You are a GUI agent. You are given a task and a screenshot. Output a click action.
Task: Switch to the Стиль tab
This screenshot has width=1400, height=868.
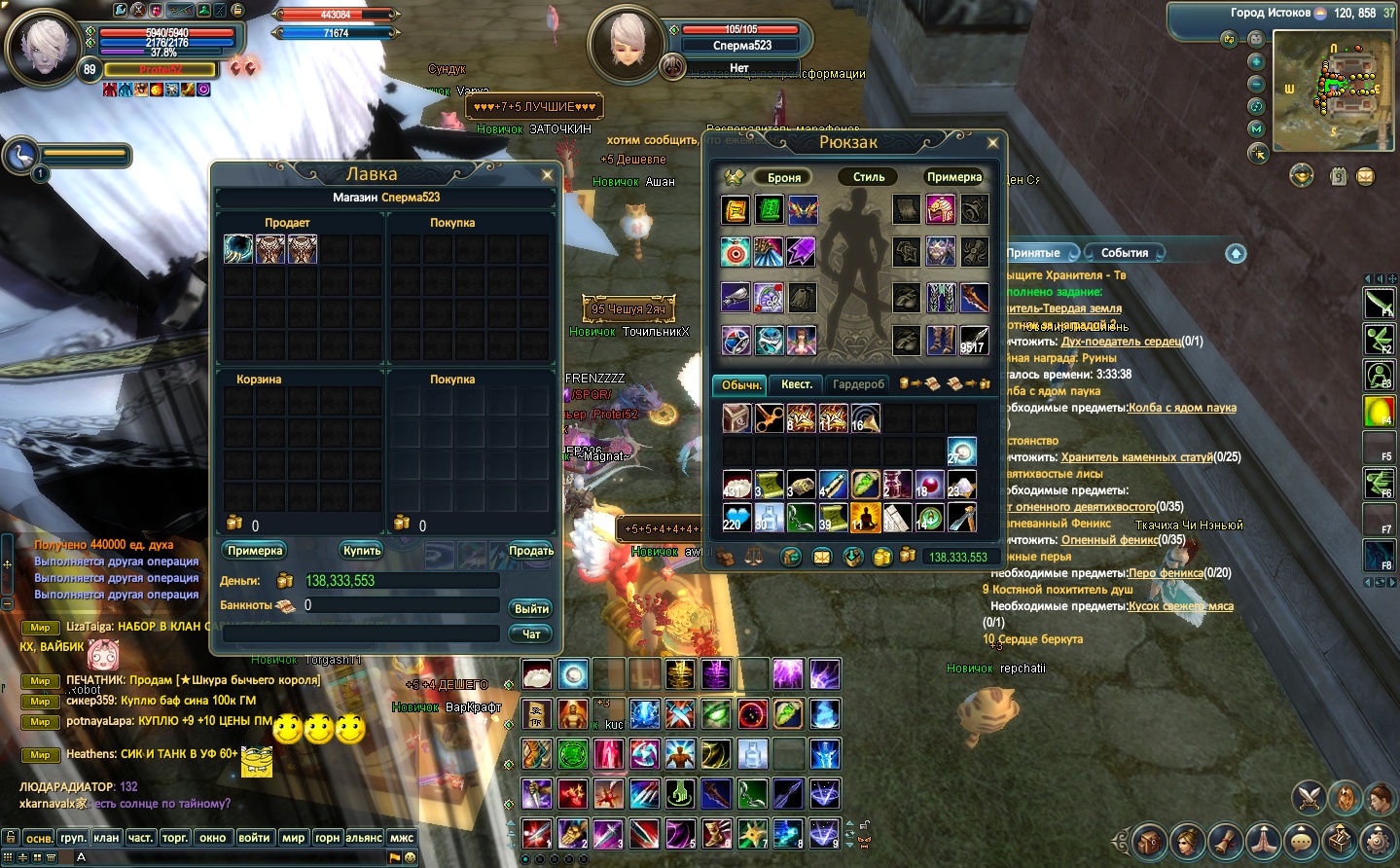pos(869,177)
